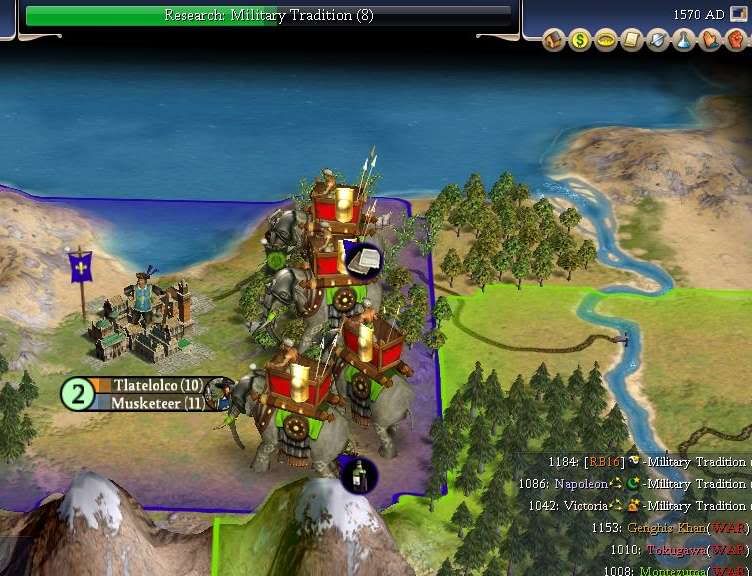The image size is (752, 576).
Task: Open the victory conditions fist icon
Action: point(735,41)
